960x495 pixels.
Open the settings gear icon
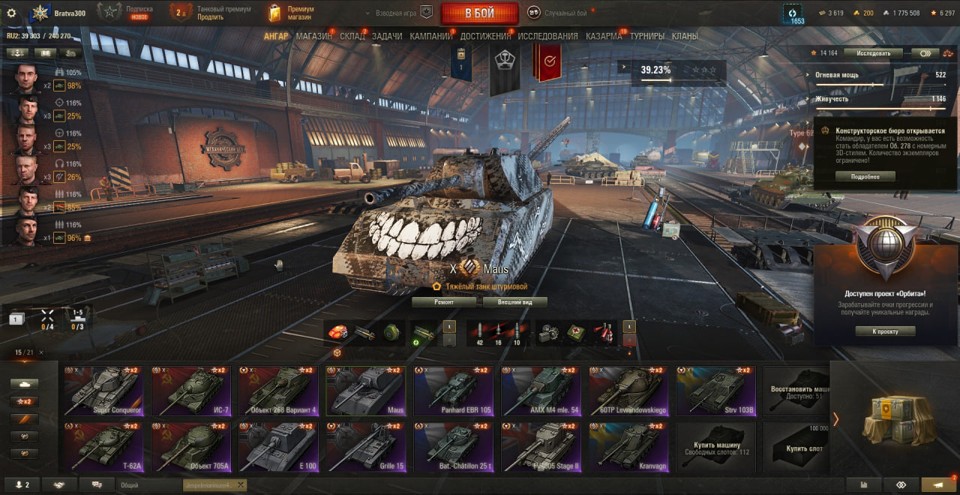coord(796,12)
